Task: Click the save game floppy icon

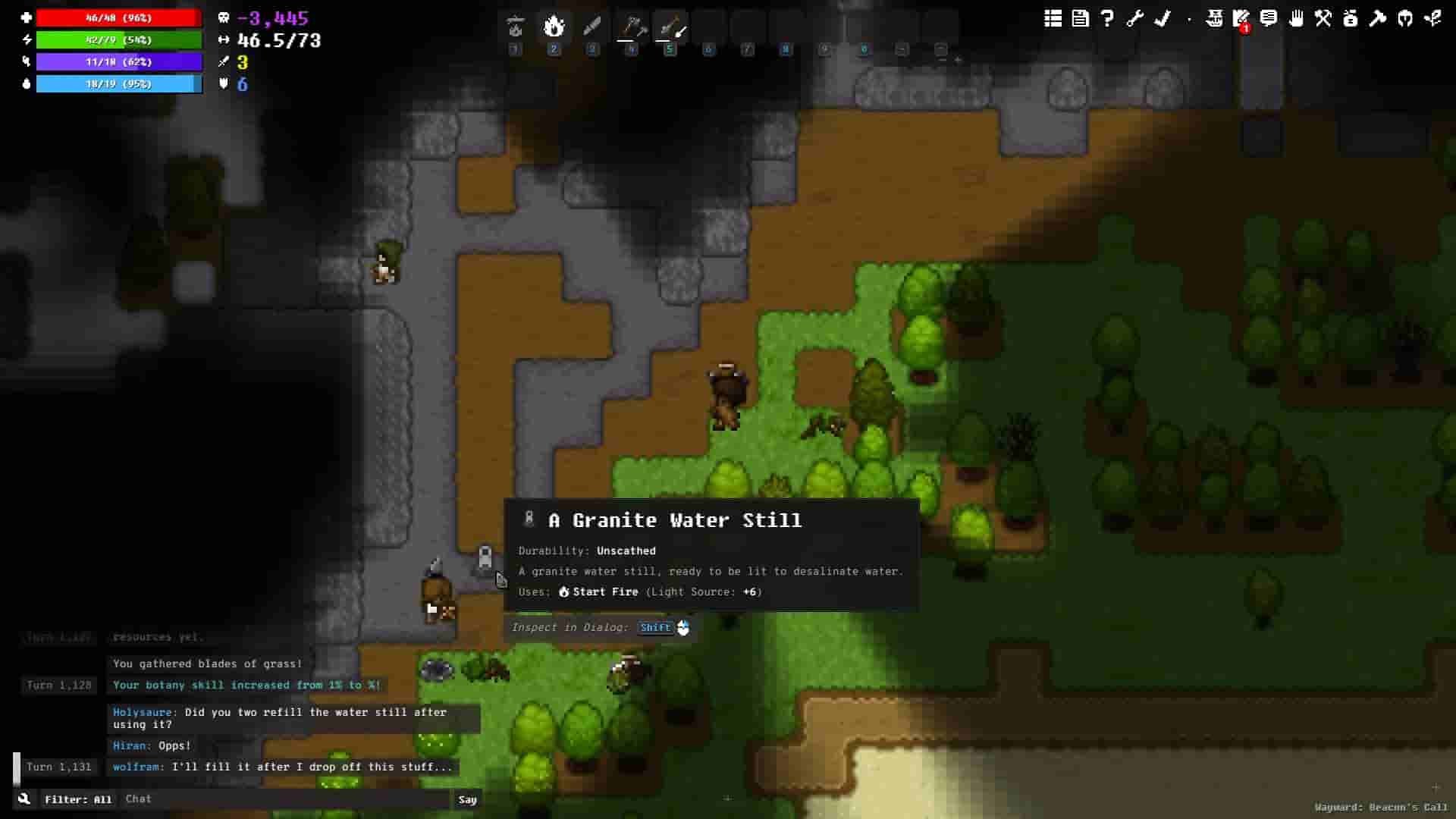Action: pos(1080,19)
